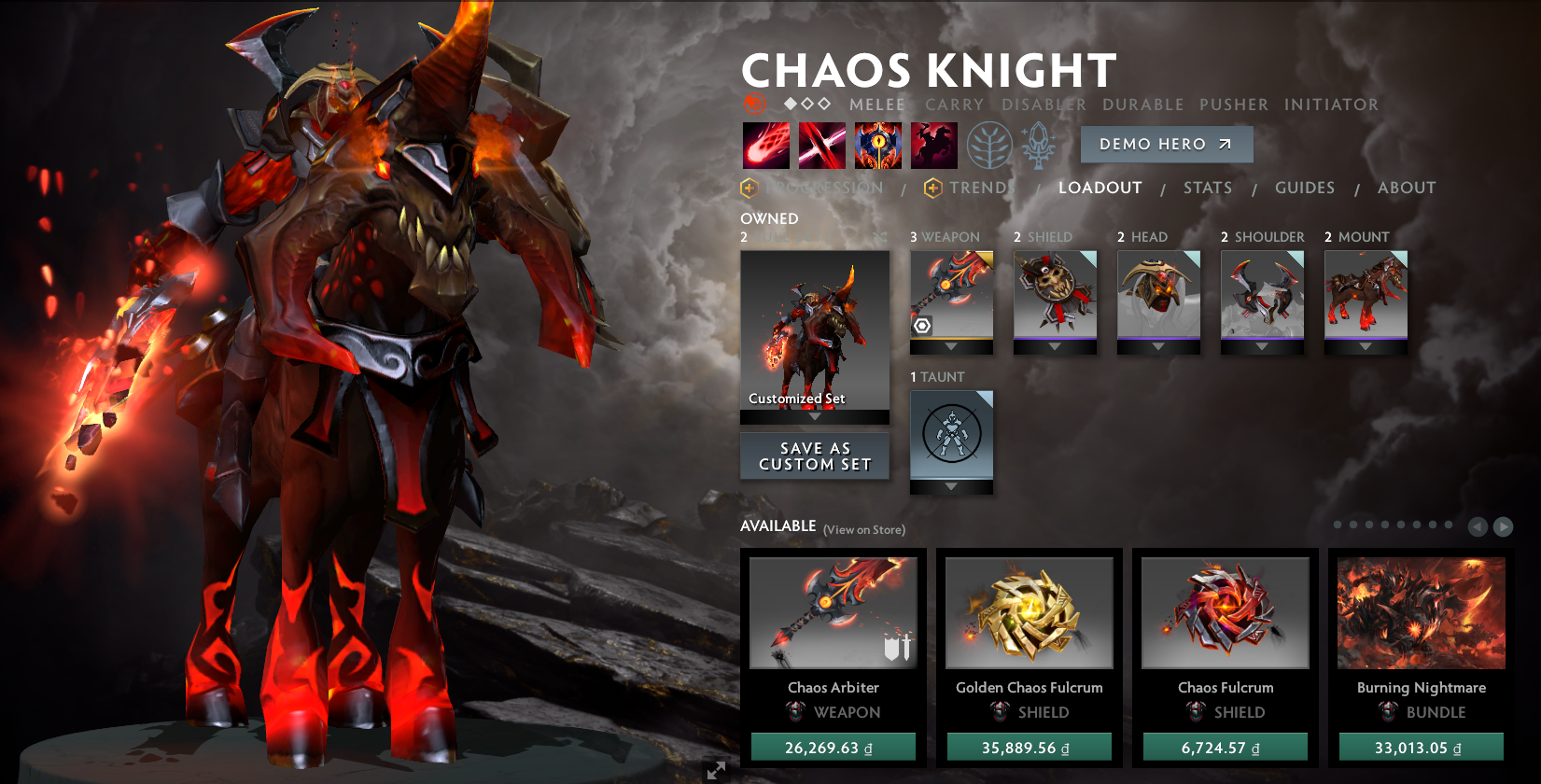Expand the Weapon slot dropdown arrow

tap(951, 346)
